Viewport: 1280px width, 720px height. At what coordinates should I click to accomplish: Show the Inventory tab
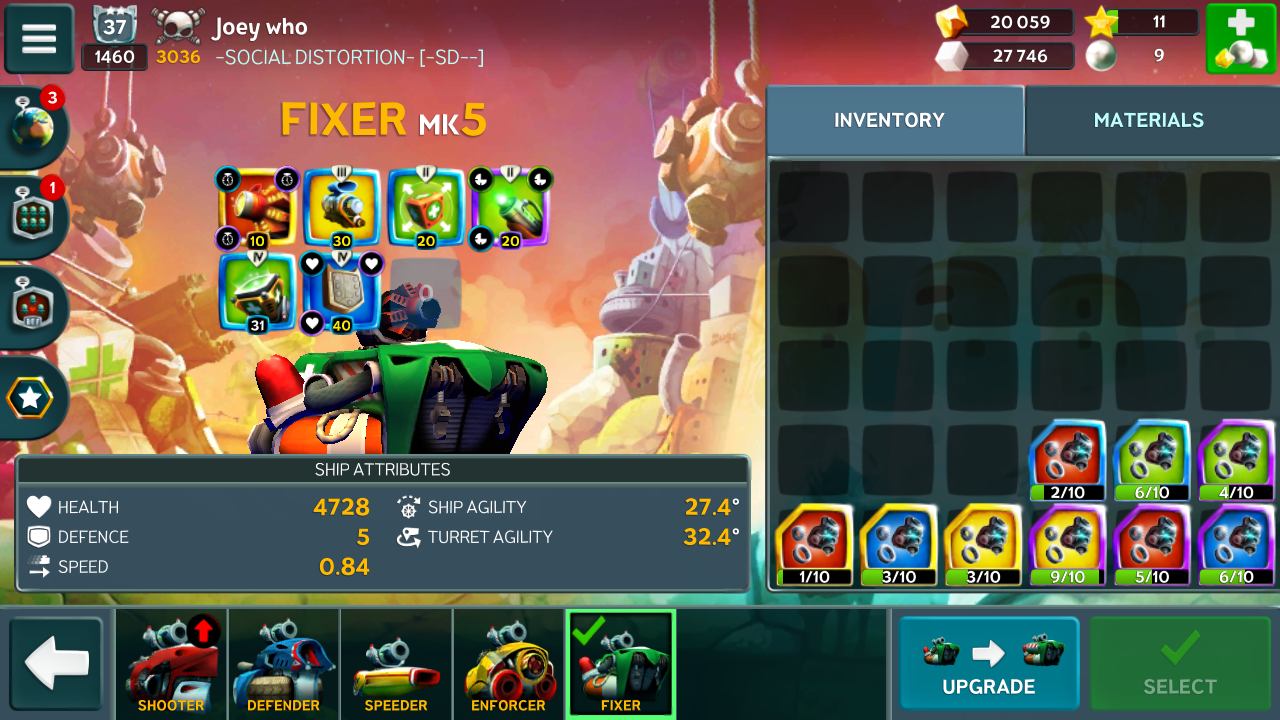click(889, 120)
